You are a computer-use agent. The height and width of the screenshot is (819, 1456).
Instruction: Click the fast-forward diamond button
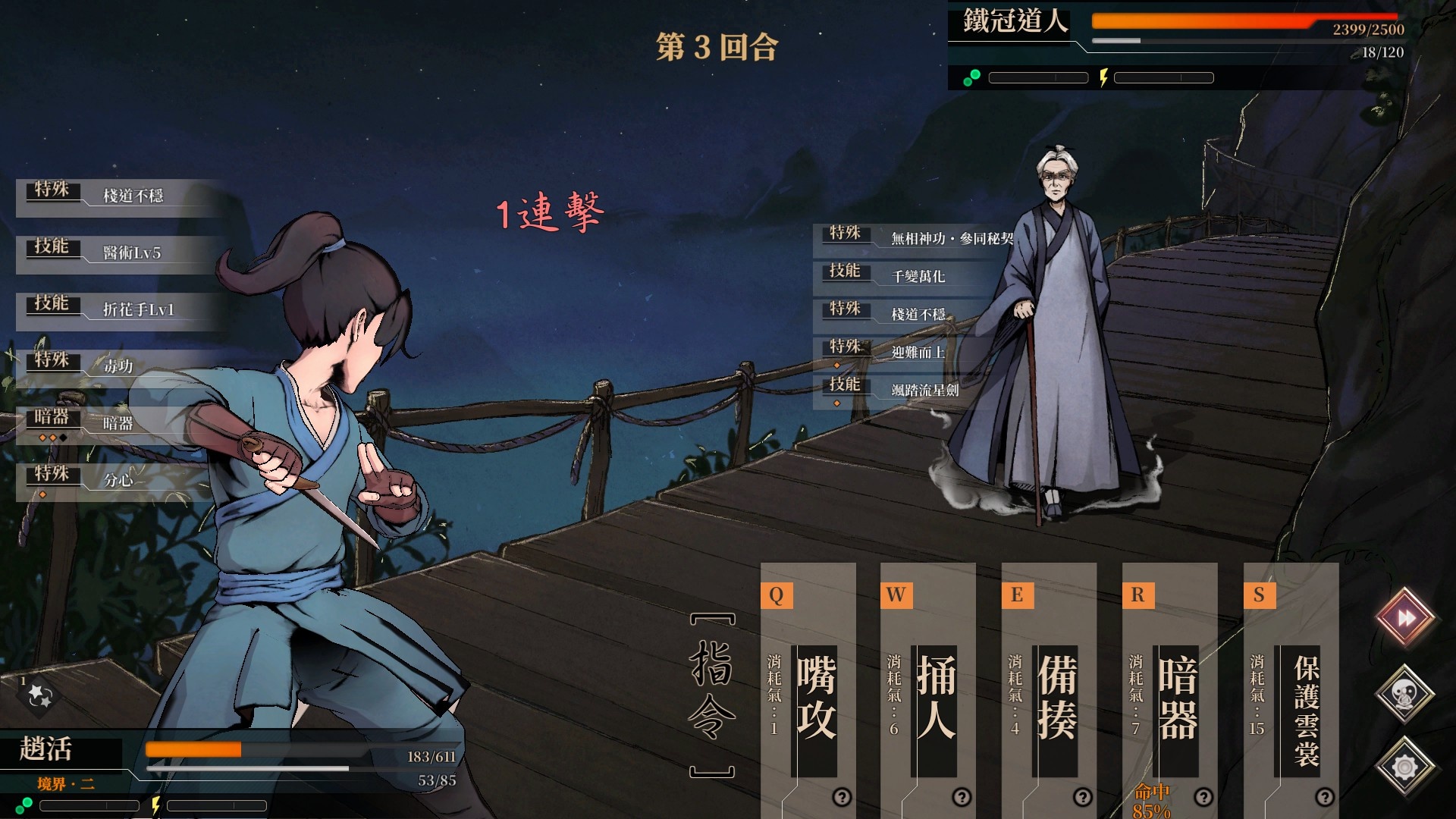point(1405,618)
